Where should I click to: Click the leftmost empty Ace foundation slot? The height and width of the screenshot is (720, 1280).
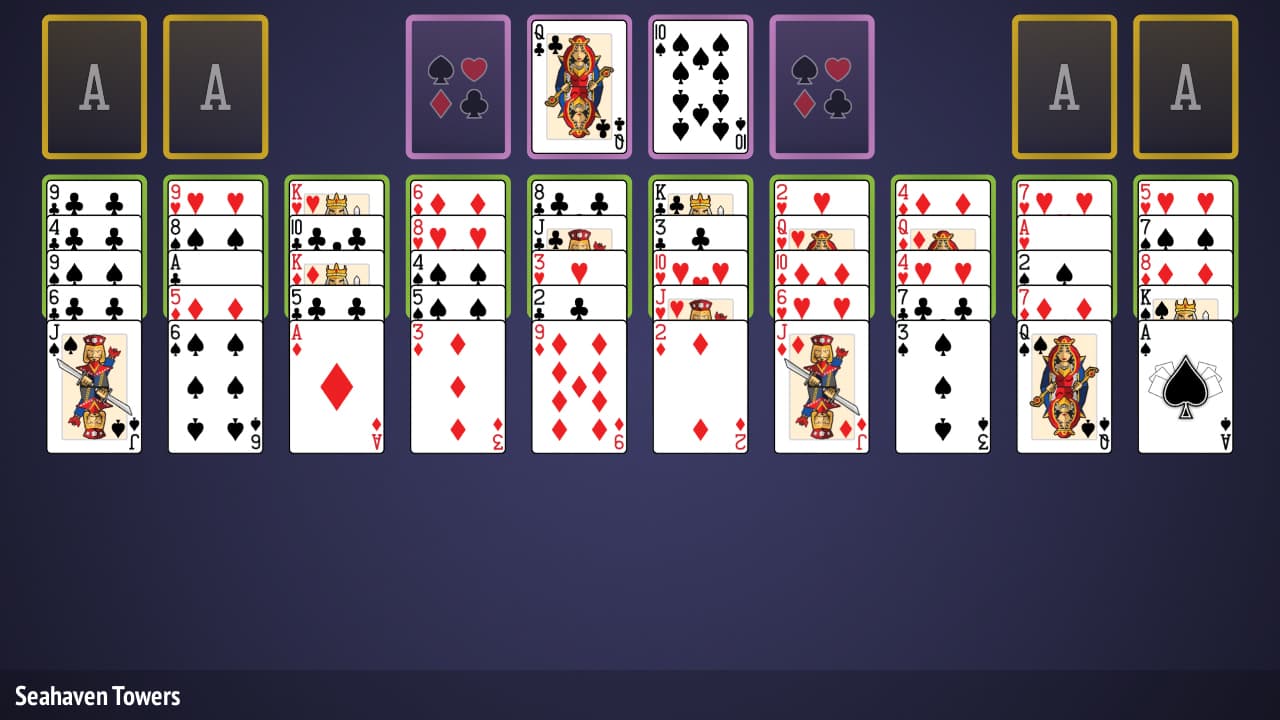tap(94, 85)
